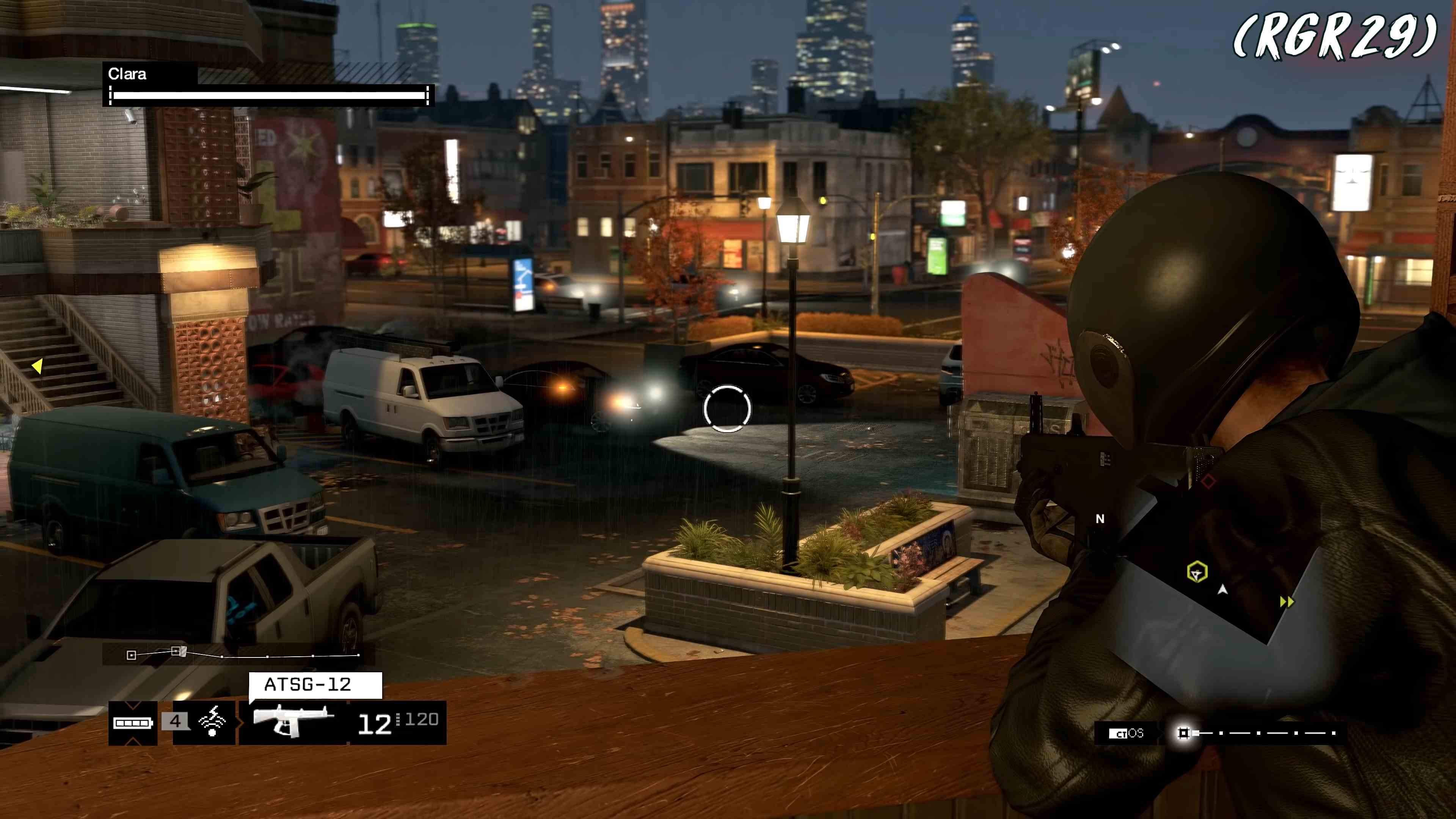Select the battery power icon
1456x819 pixels.
(x=132, y=723)
